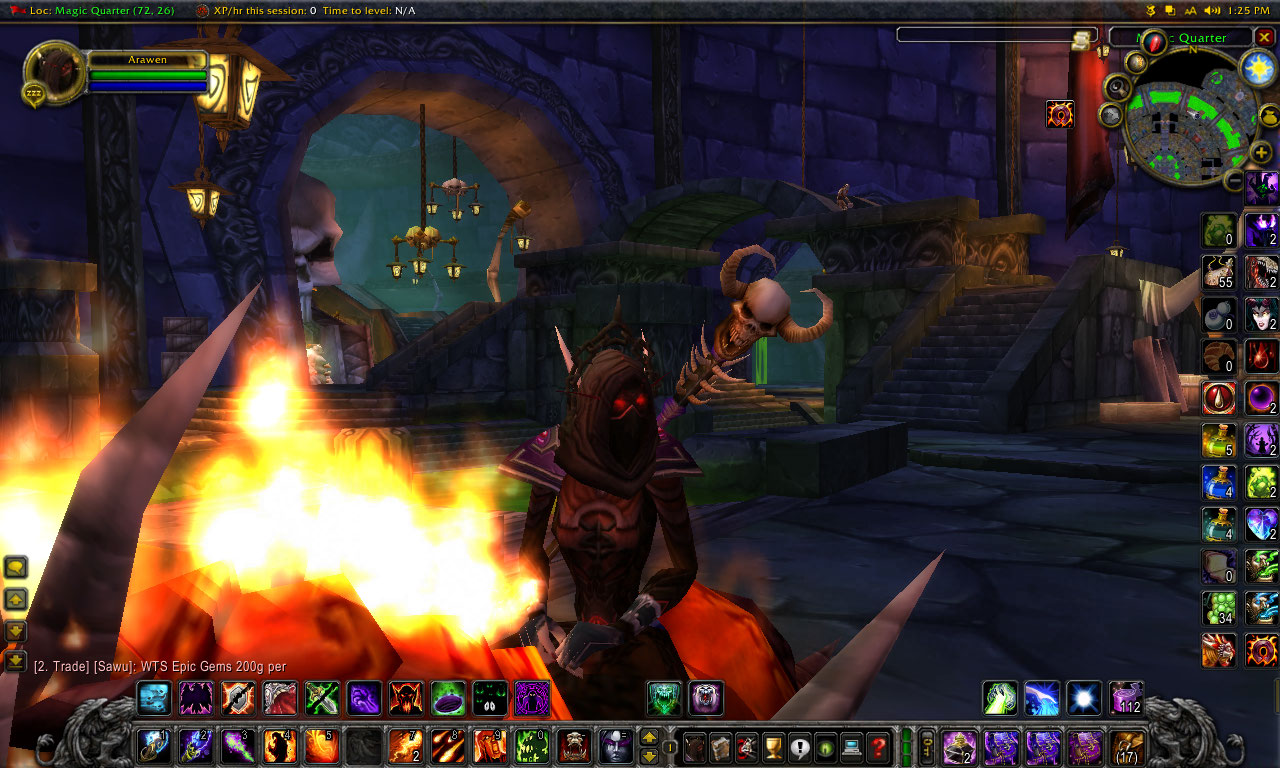
Task: Open the golden chalice achievements button
Action: (774, 746)
